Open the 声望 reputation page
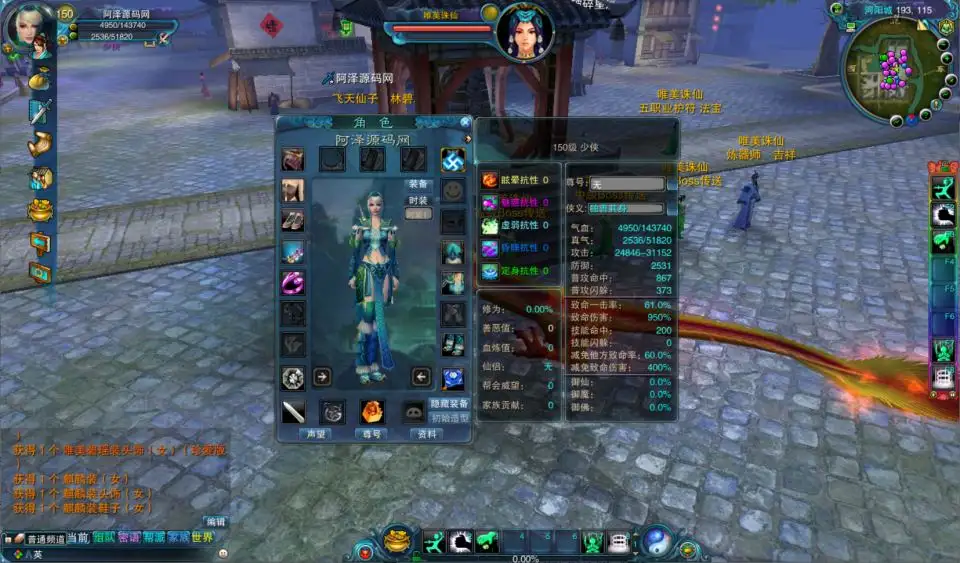 [314, 434]
